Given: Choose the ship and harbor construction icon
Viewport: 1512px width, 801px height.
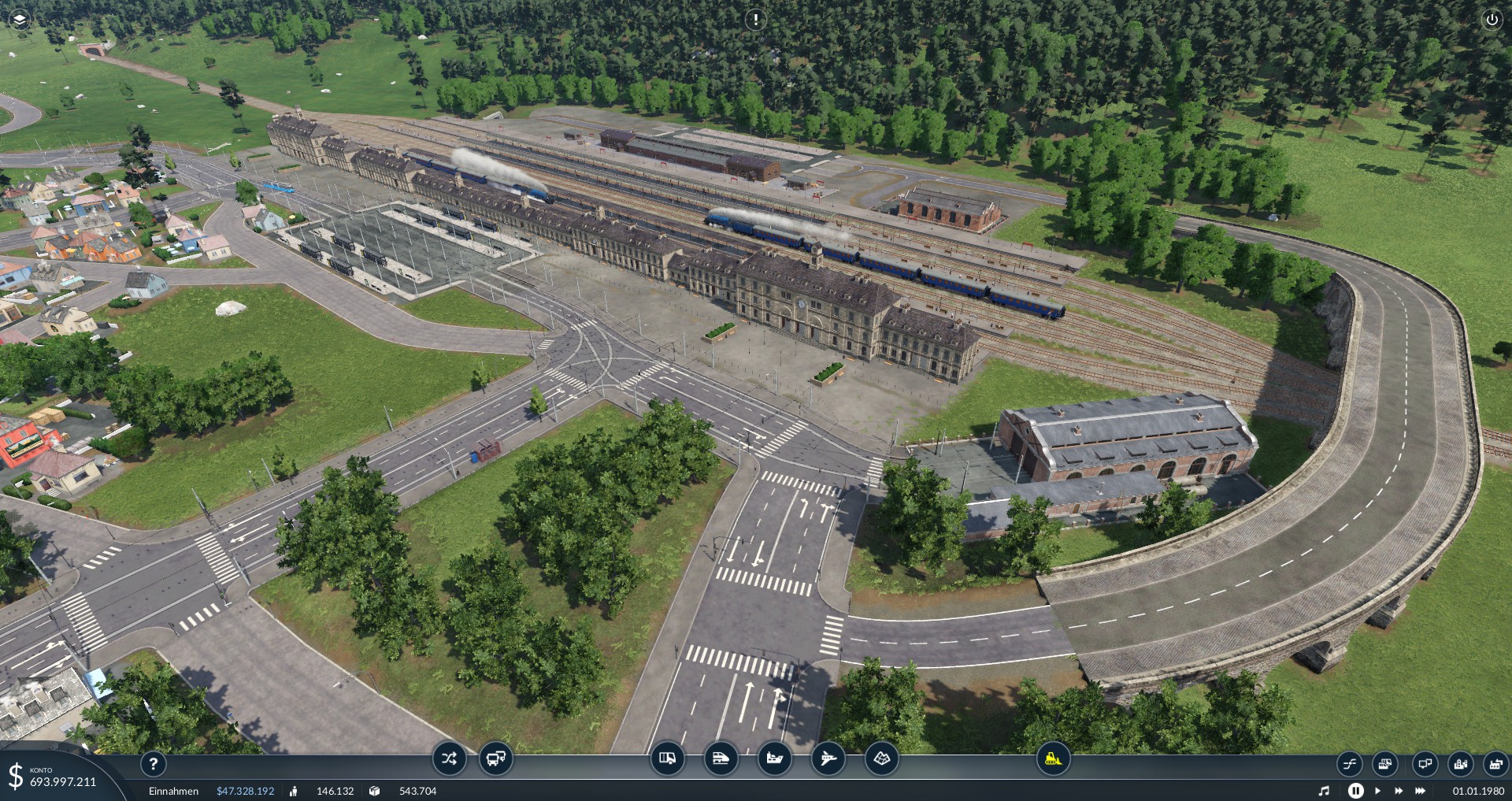Looking at the screenshot, I should tap(774, 758).
